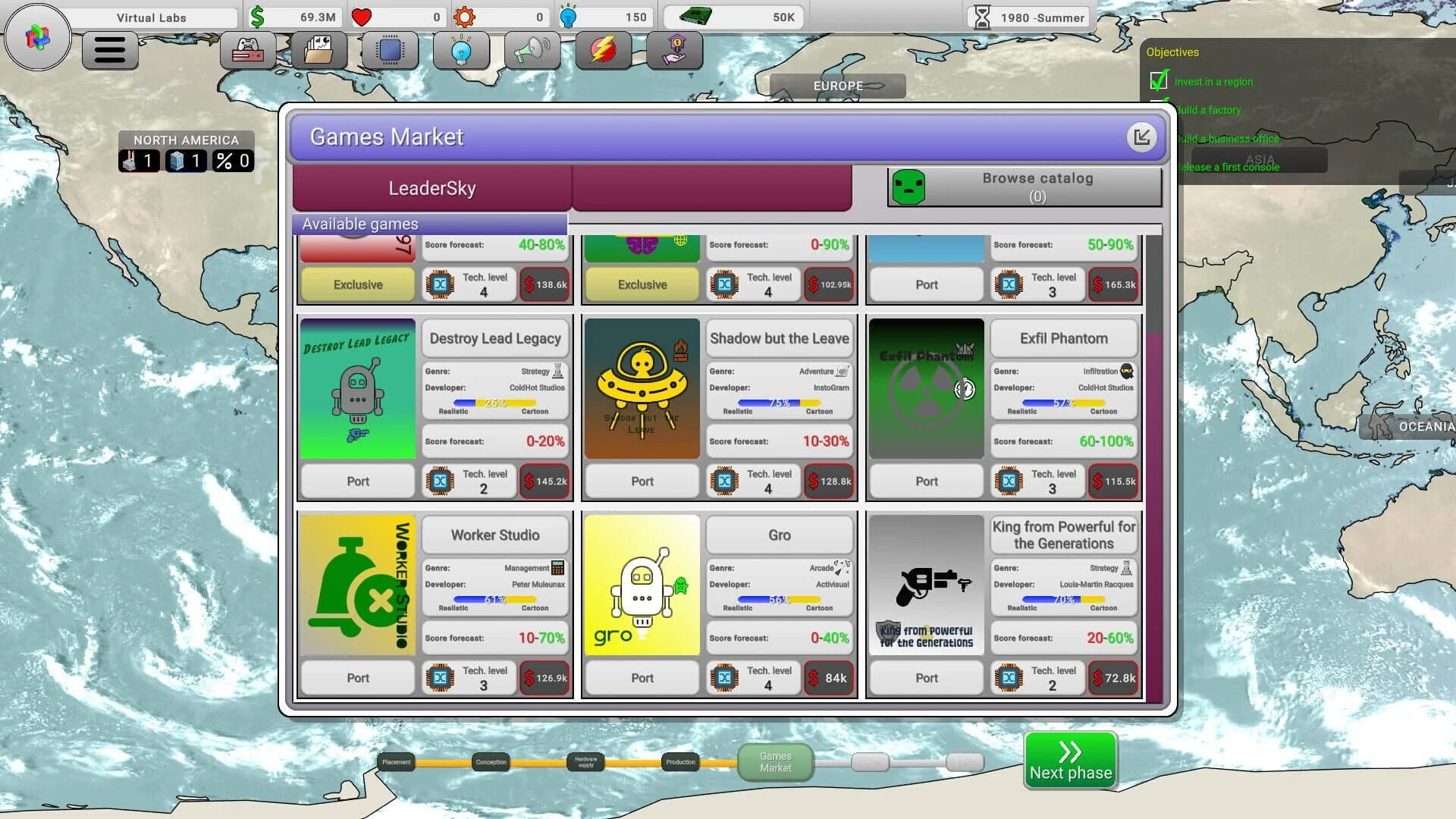This screenshot has height=819, width=1456.
Task: Open research via the light bulb icon
Action: [x=461, y=50]
